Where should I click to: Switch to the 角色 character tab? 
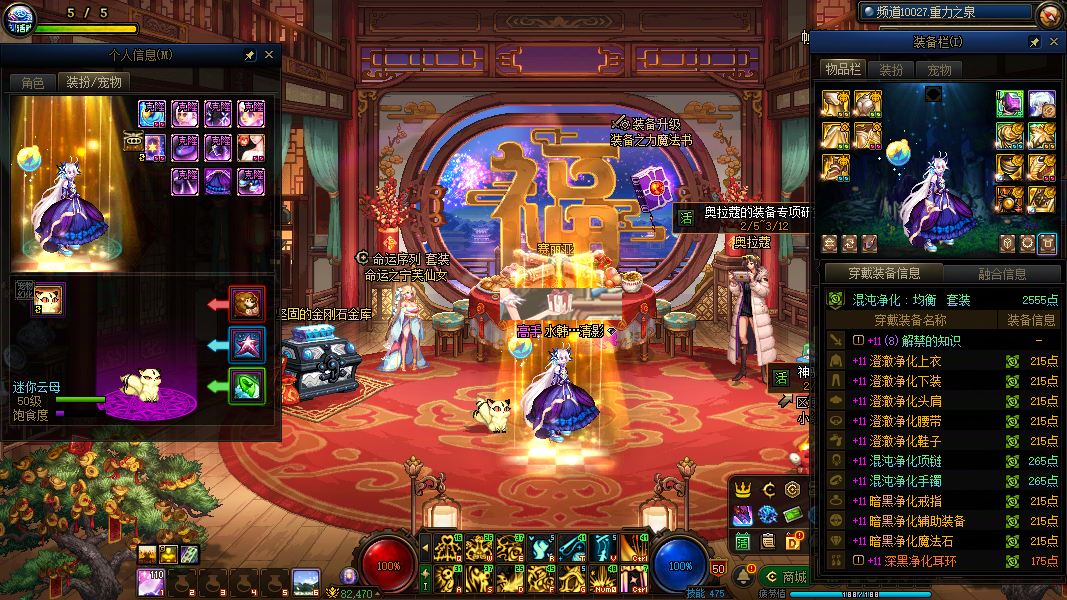32,83
